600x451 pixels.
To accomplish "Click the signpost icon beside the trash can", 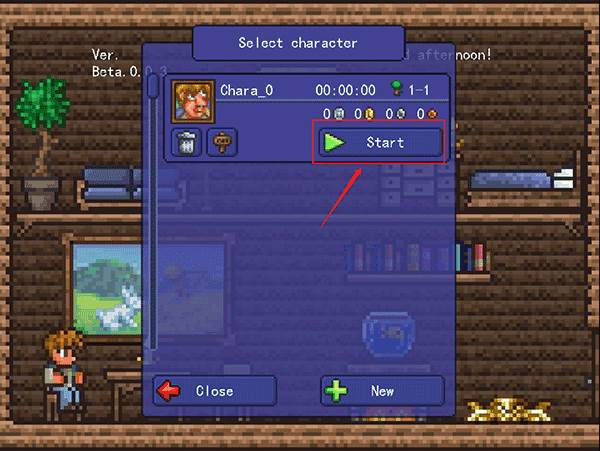I will coord(221,142).
